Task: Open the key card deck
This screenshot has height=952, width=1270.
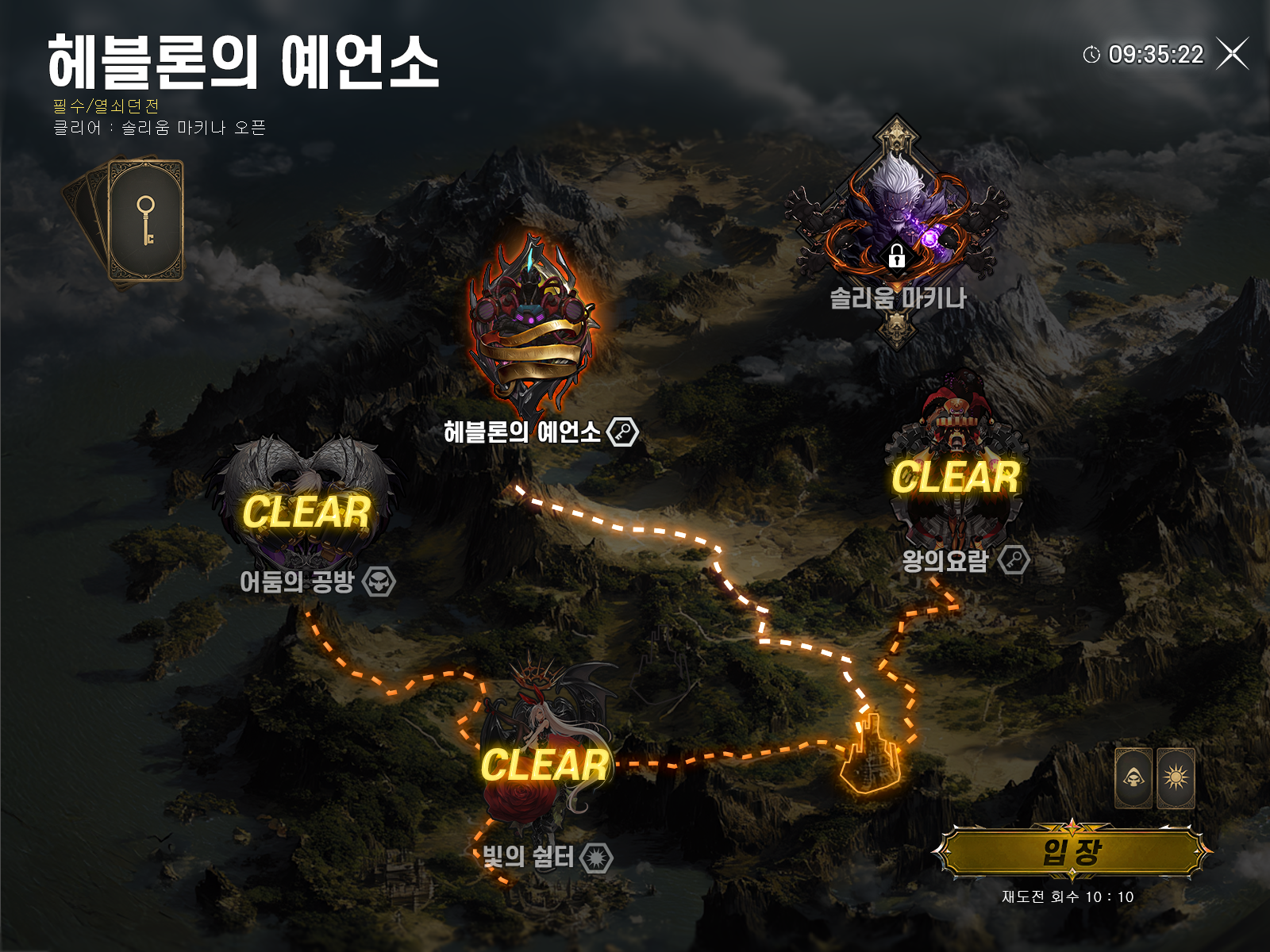Action: click(x=143, y=221)
